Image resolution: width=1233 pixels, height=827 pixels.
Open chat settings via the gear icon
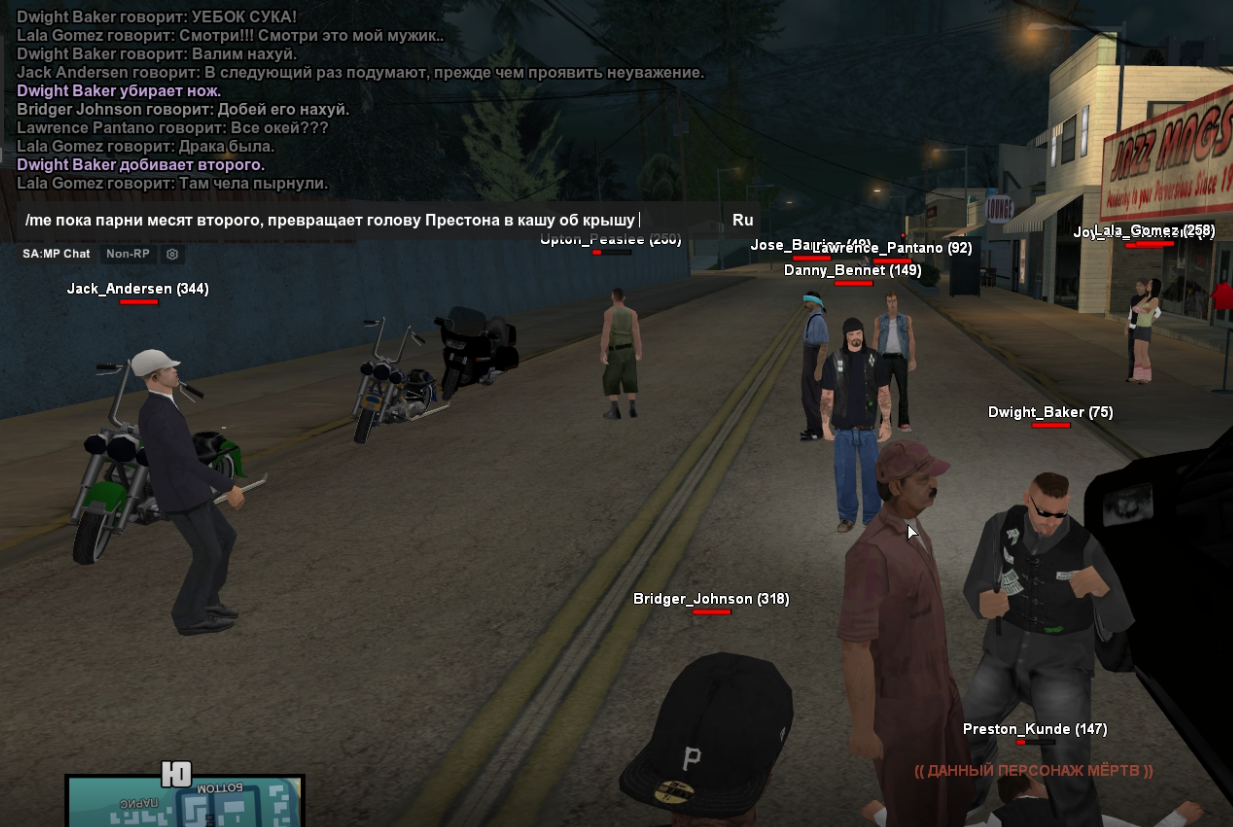tap(172, 254)
